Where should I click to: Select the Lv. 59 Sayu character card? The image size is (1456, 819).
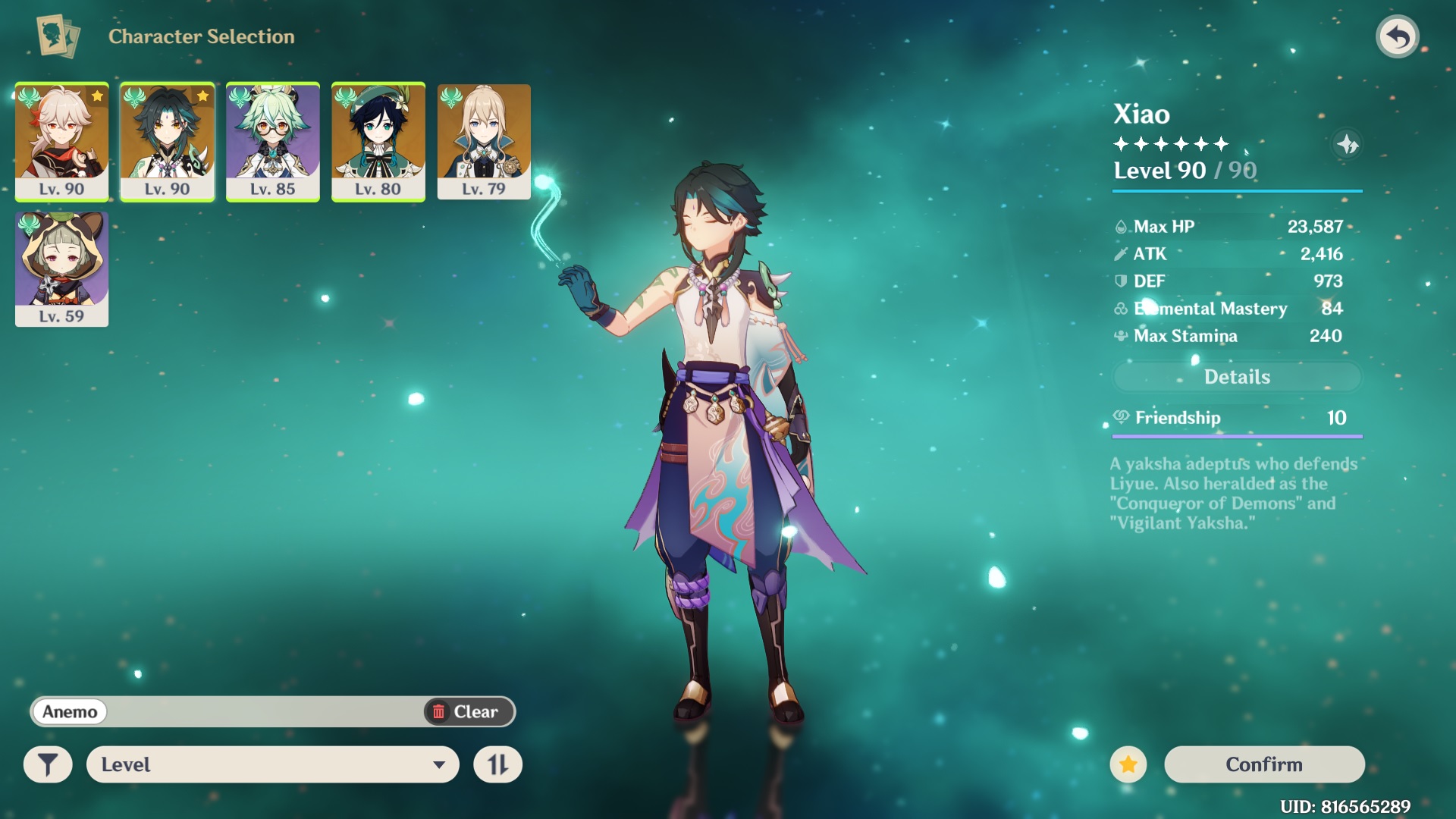tap(61, 268)
